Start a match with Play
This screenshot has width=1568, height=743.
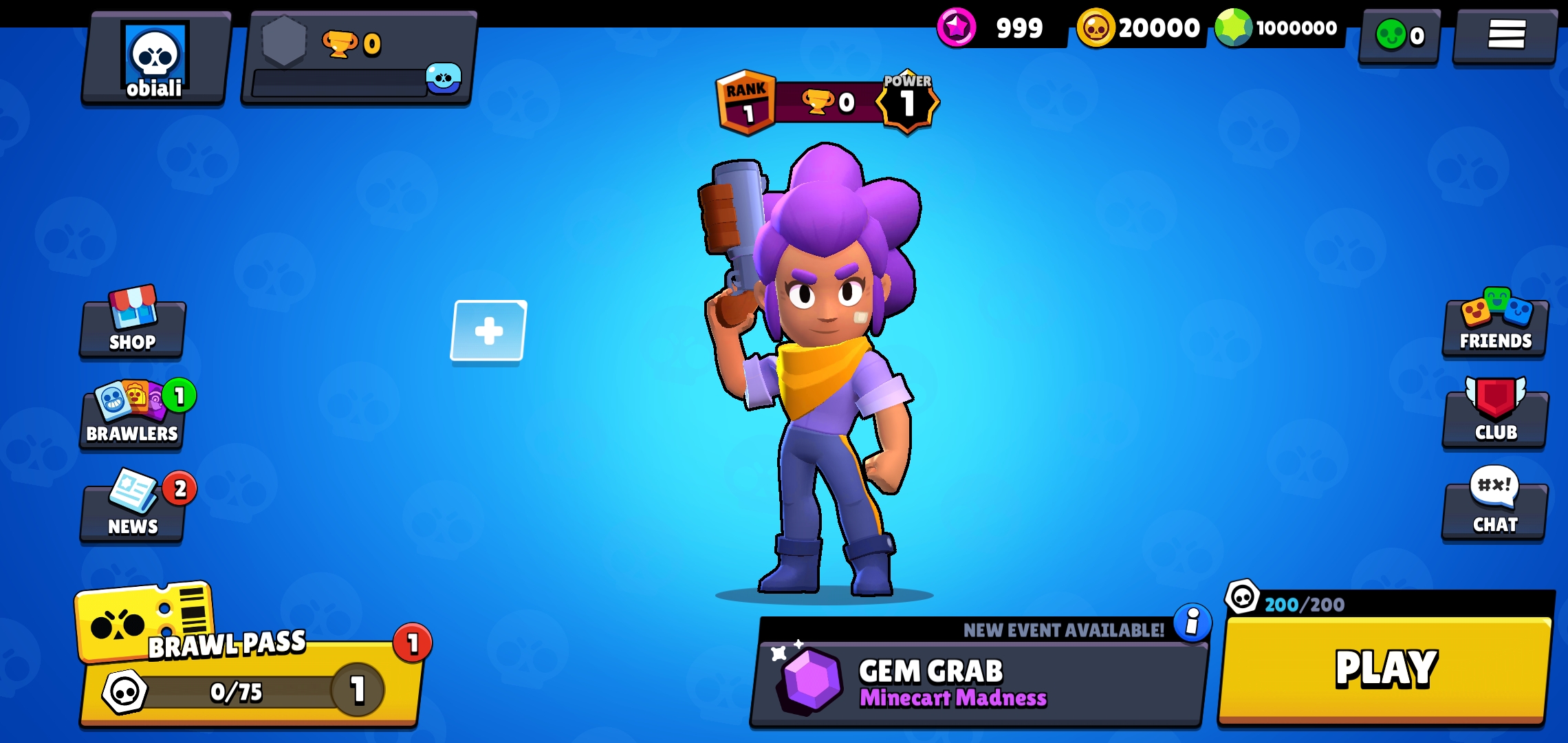[x=1385, y=669]
